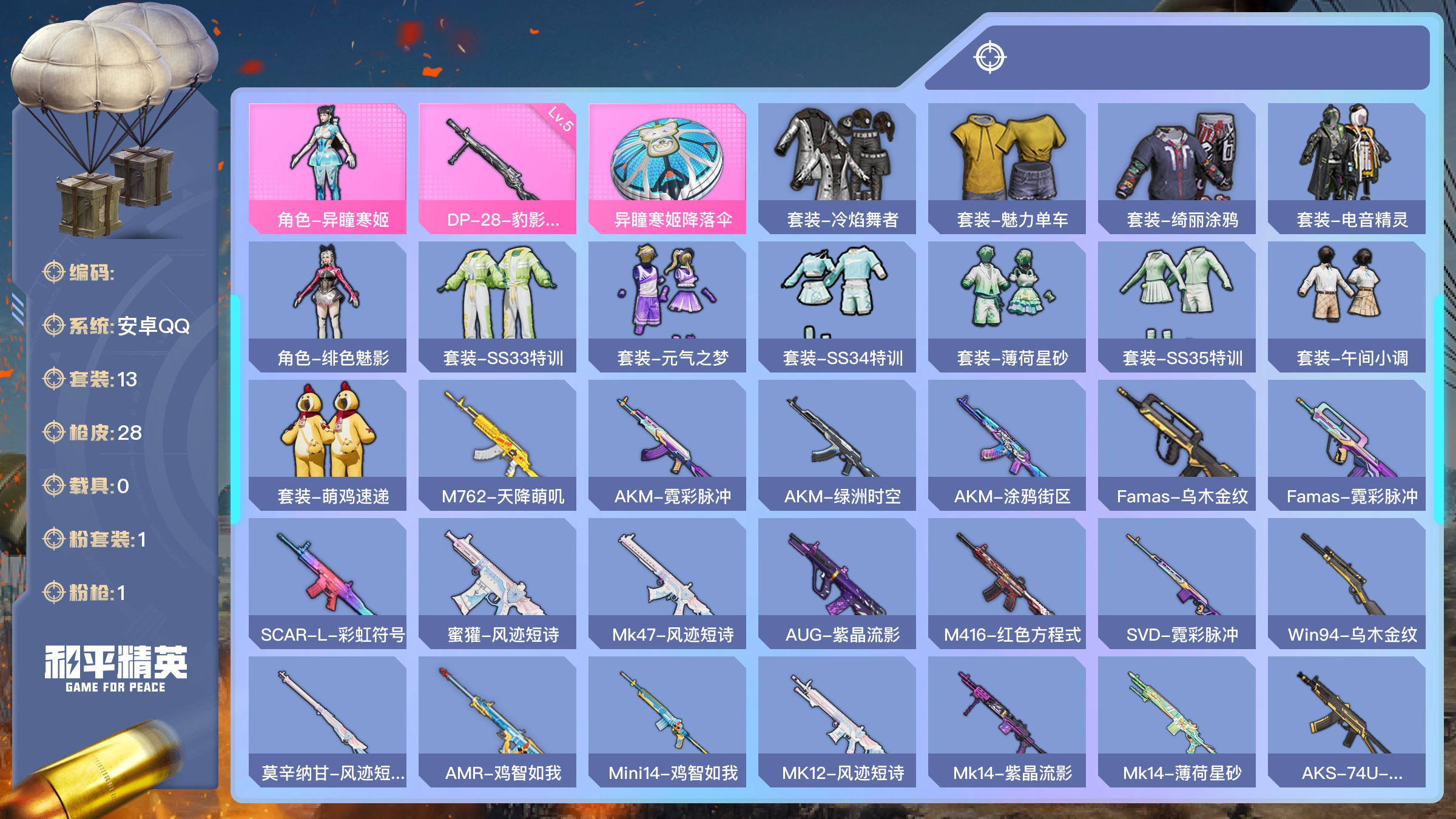
Task: Select the 套装-冷焰舞者 outfit
Action: [x=837, y=167]
